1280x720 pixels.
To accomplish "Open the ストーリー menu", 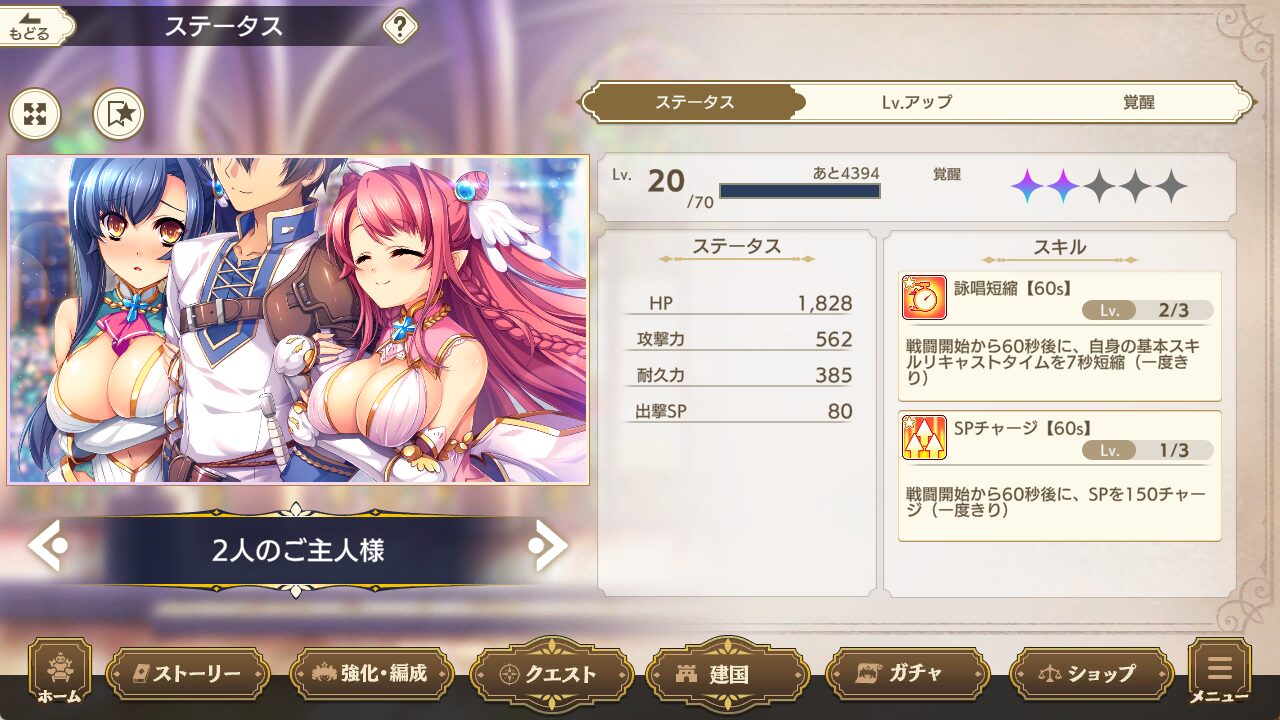I will tap(187, 674).
